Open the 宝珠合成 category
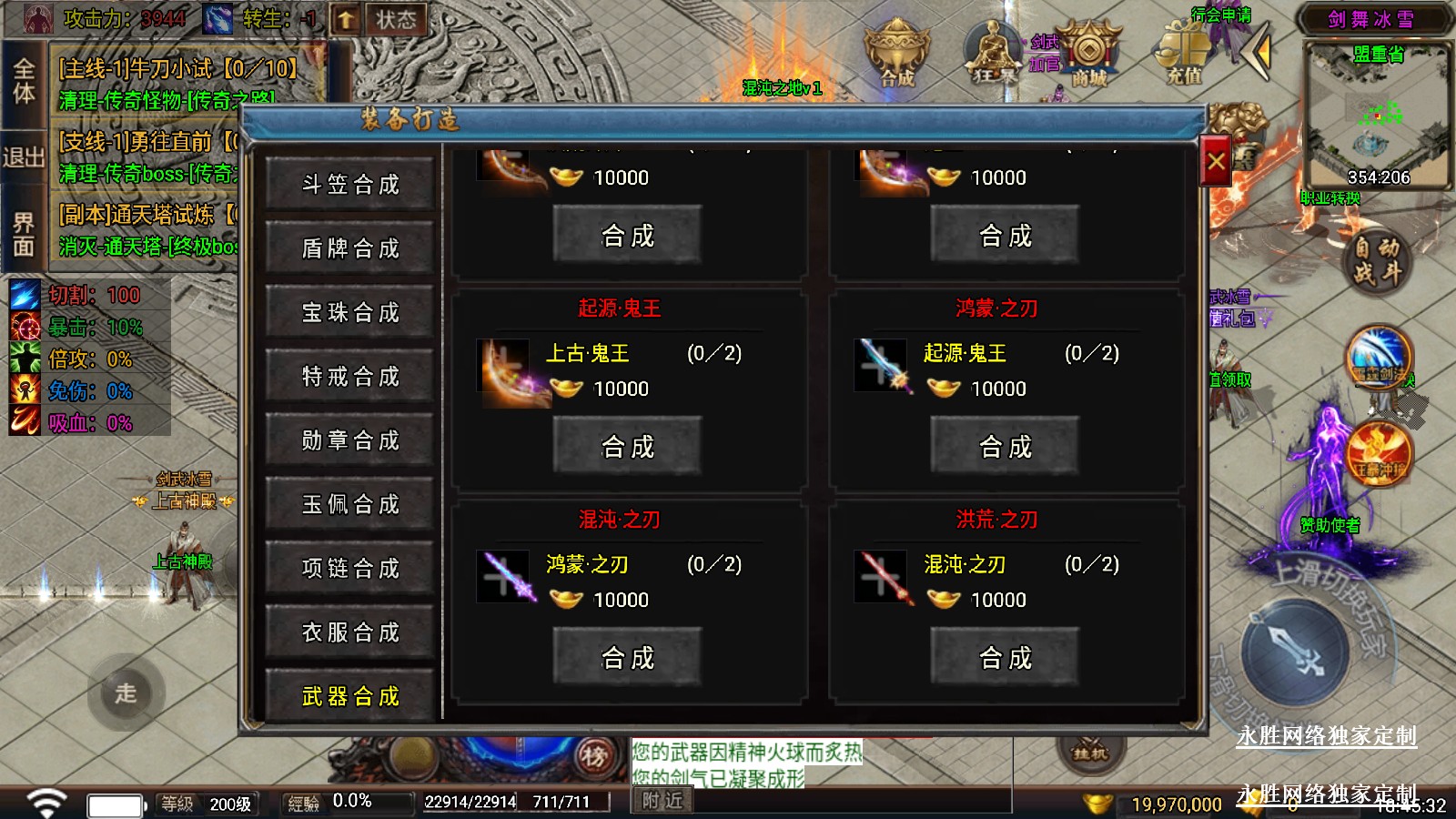1456x819 pixels. 350,313
